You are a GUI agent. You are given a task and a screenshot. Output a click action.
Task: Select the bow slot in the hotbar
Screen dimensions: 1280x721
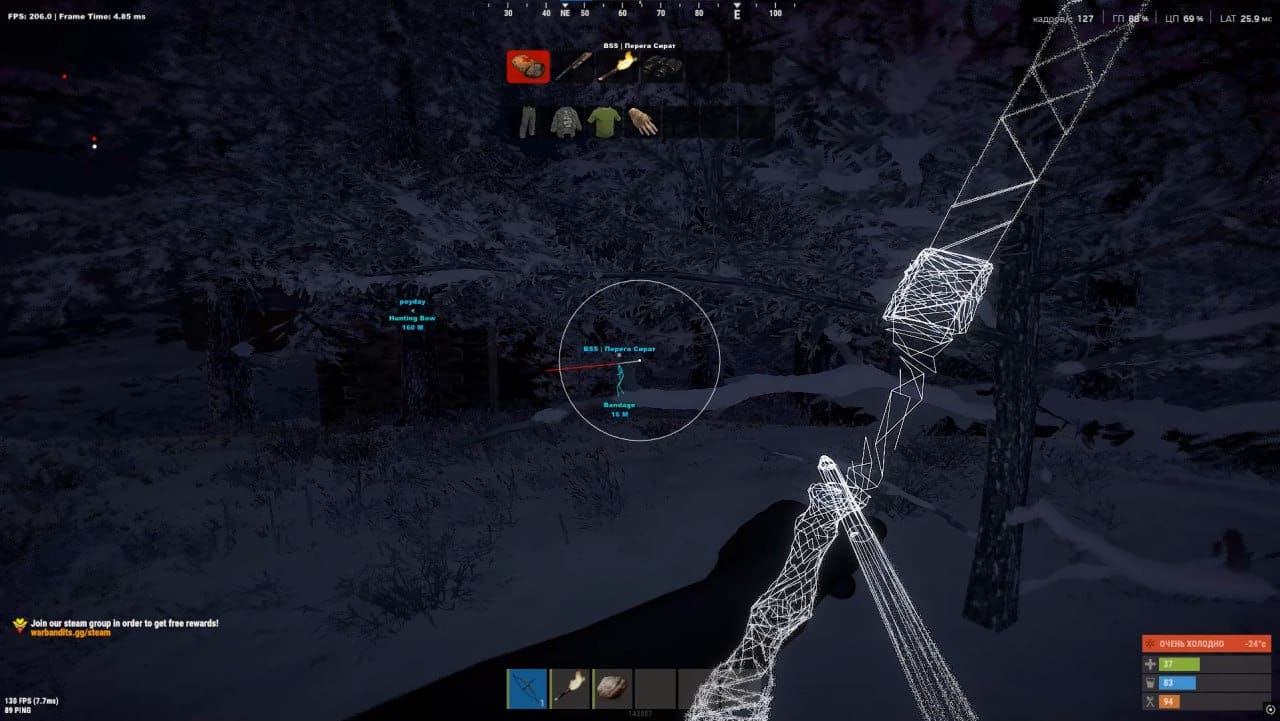click(527, 688)
